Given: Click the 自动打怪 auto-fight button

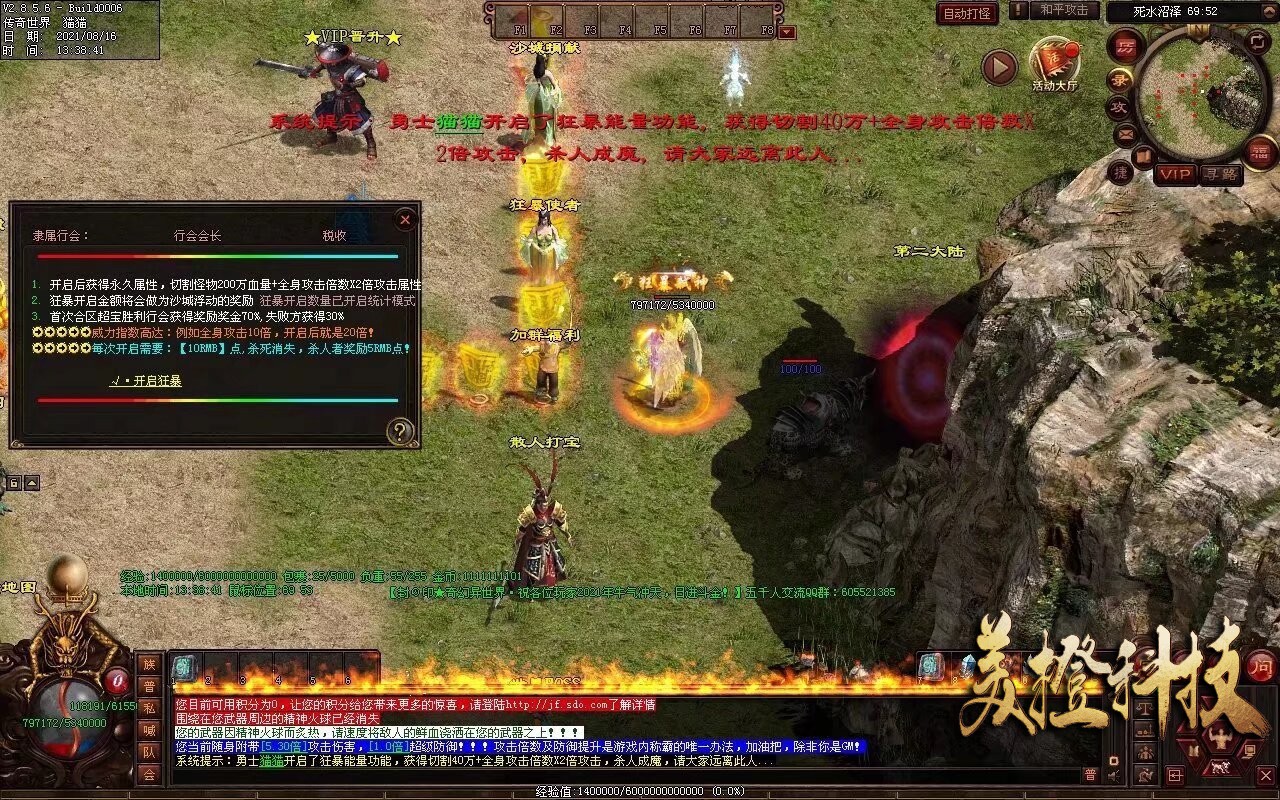Looking at the screenshot, I should point(968,12).
